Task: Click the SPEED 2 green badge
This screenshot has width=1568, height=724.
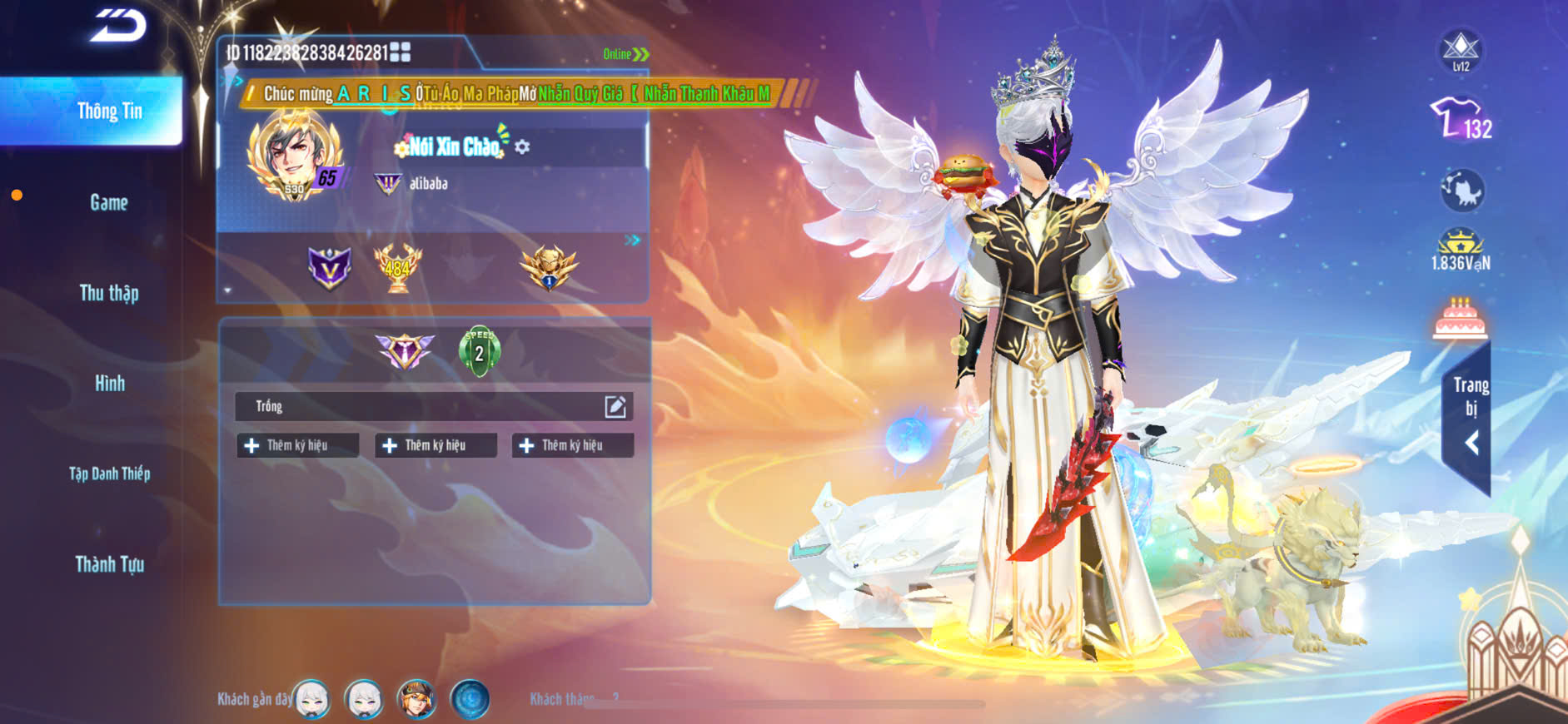Action: coord(479,351)
